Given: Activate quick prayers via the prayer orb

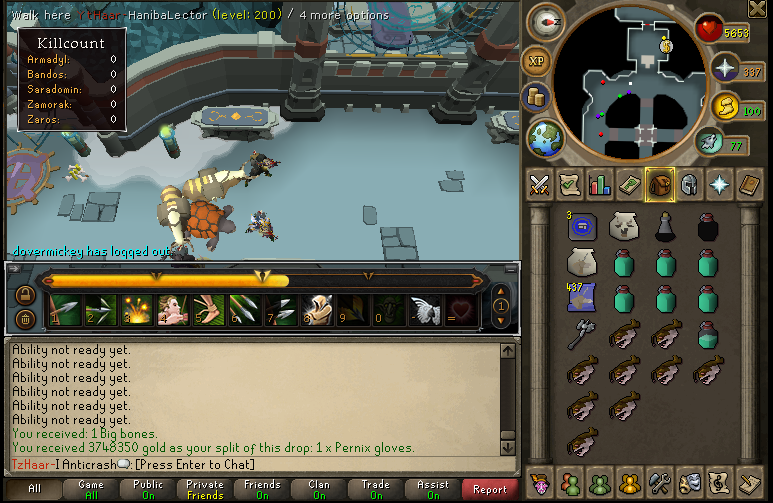Looking at the screenshot, I should pyautogui.click(x=723, y=69).
